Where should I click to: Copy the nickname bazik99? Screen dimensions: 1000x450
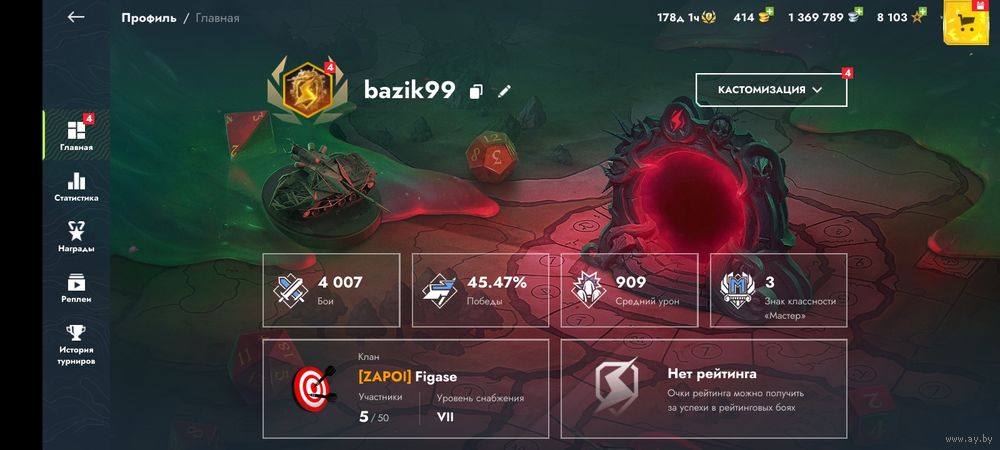click(x=476, y=91)
